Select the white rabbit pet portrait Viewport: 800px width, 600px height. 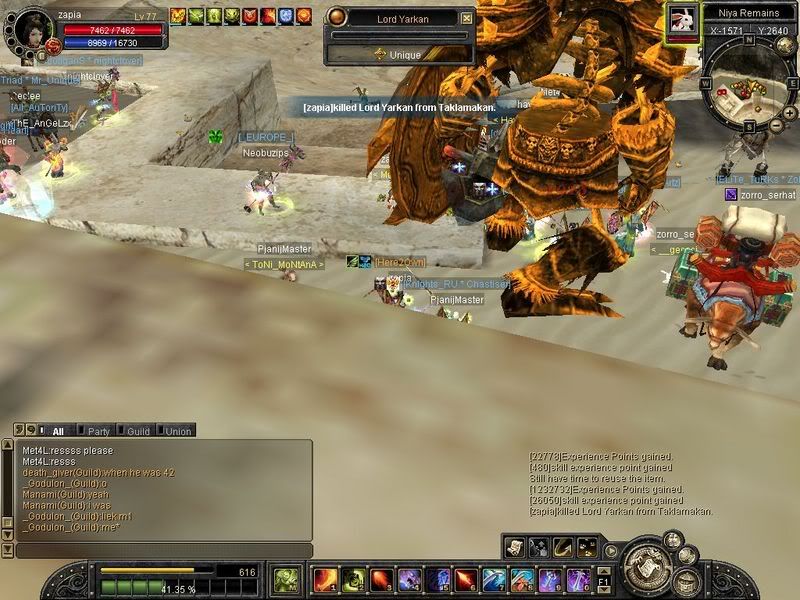(x=683, y=20)
